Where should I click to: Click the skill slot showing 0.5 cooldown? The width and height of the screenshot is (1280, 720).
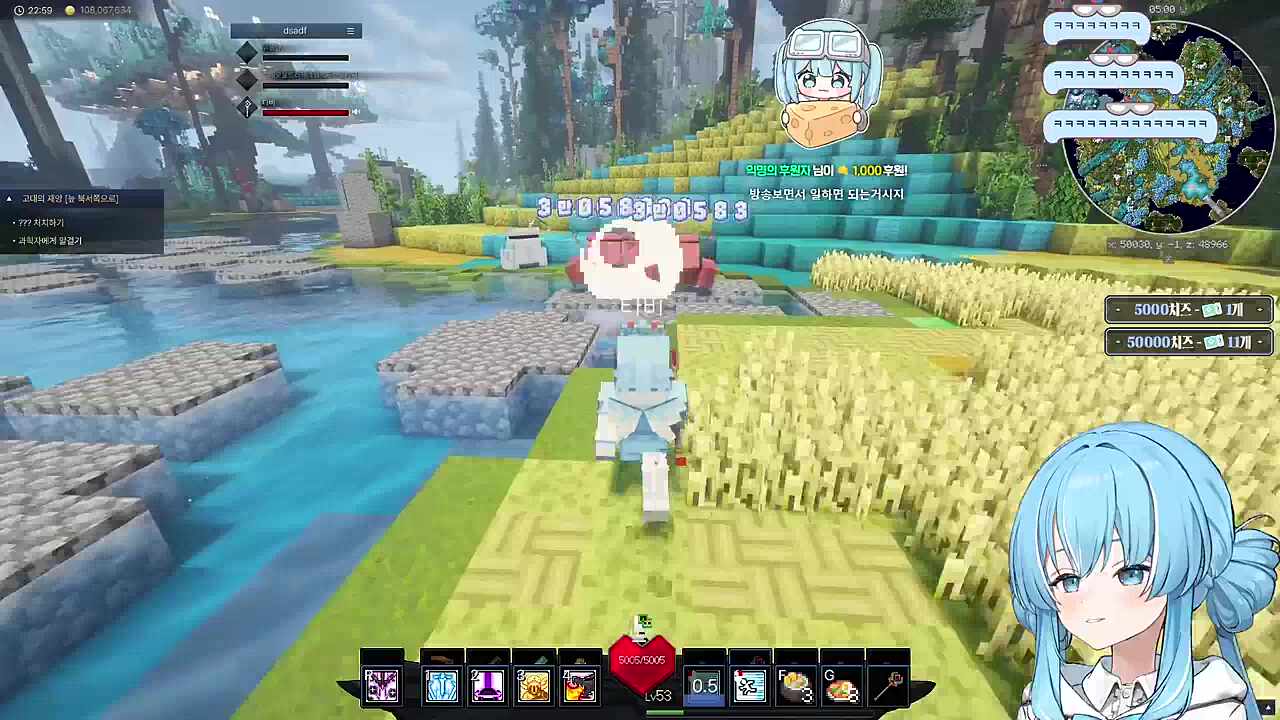pyautogui.click(x=704, y=686)
